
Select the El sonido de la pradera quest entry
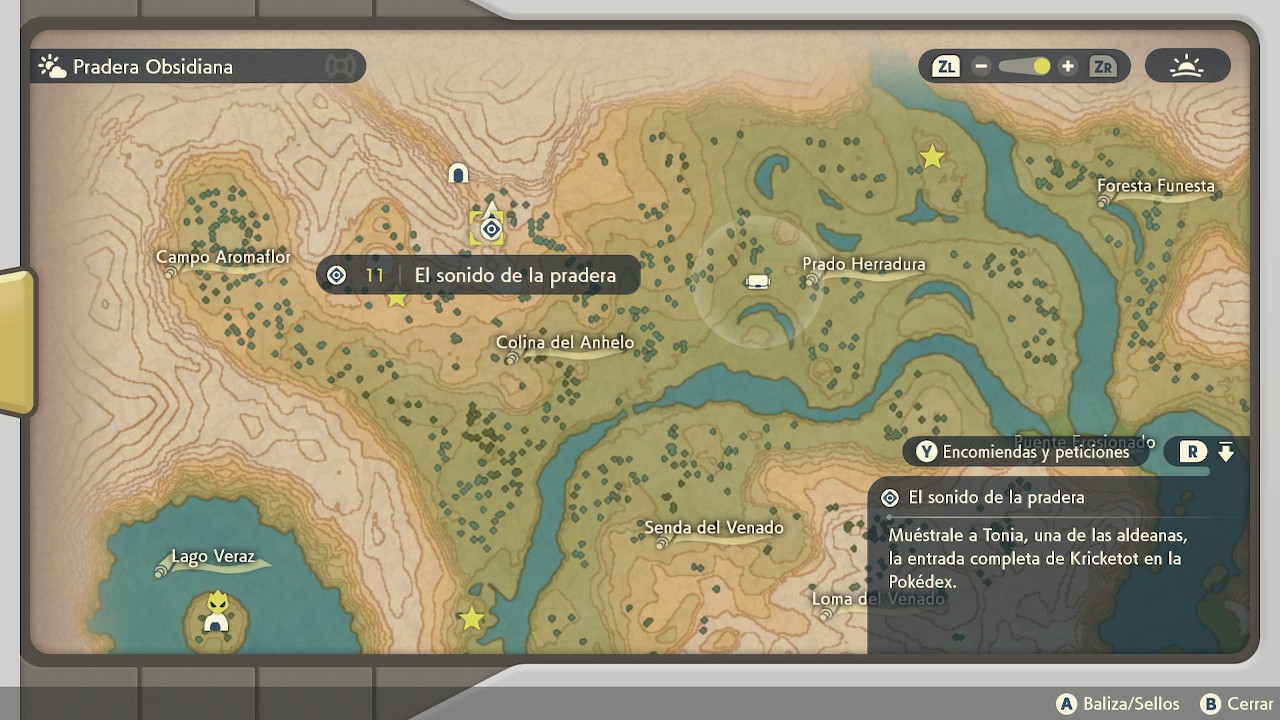coord(996,498)
